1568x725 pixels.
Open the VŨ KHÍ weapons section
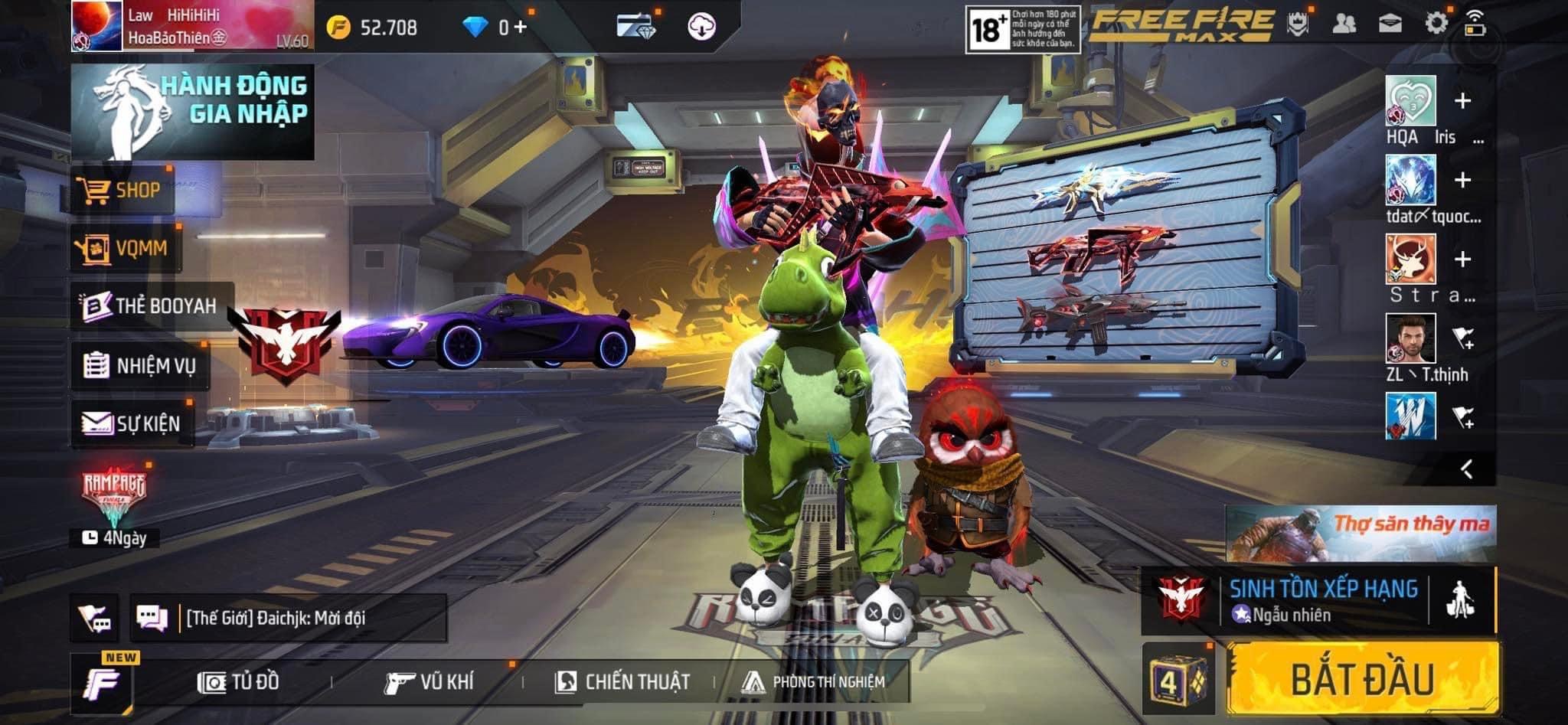[429, 681]
